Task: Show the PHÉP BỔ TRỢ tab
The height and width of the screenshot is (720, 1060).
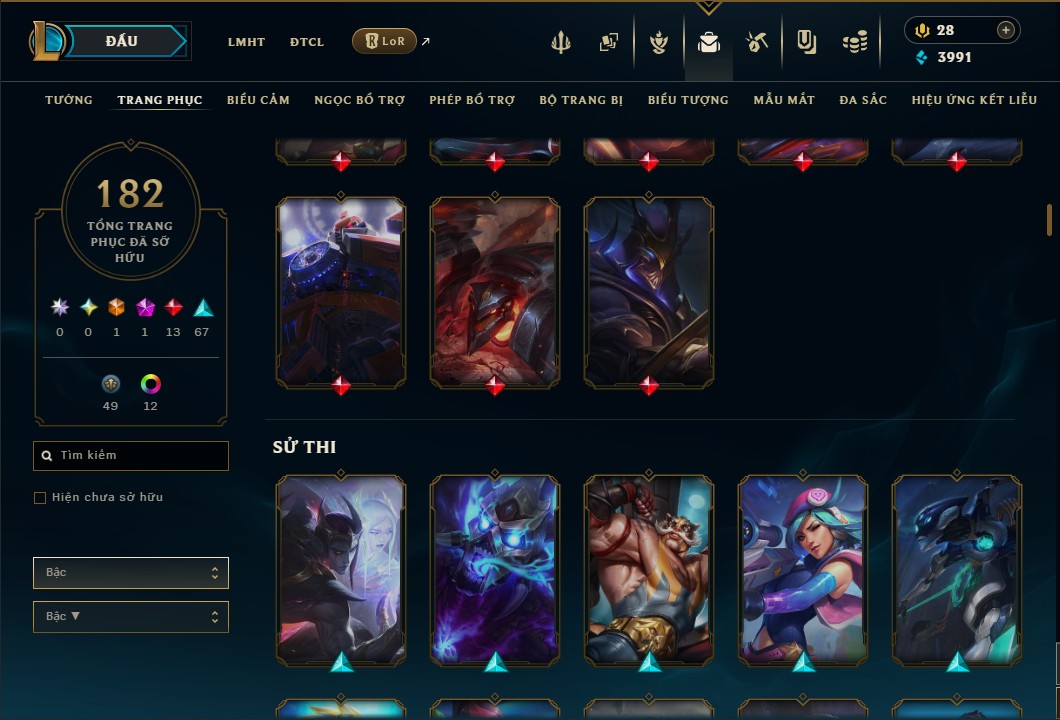Action: 472,100
